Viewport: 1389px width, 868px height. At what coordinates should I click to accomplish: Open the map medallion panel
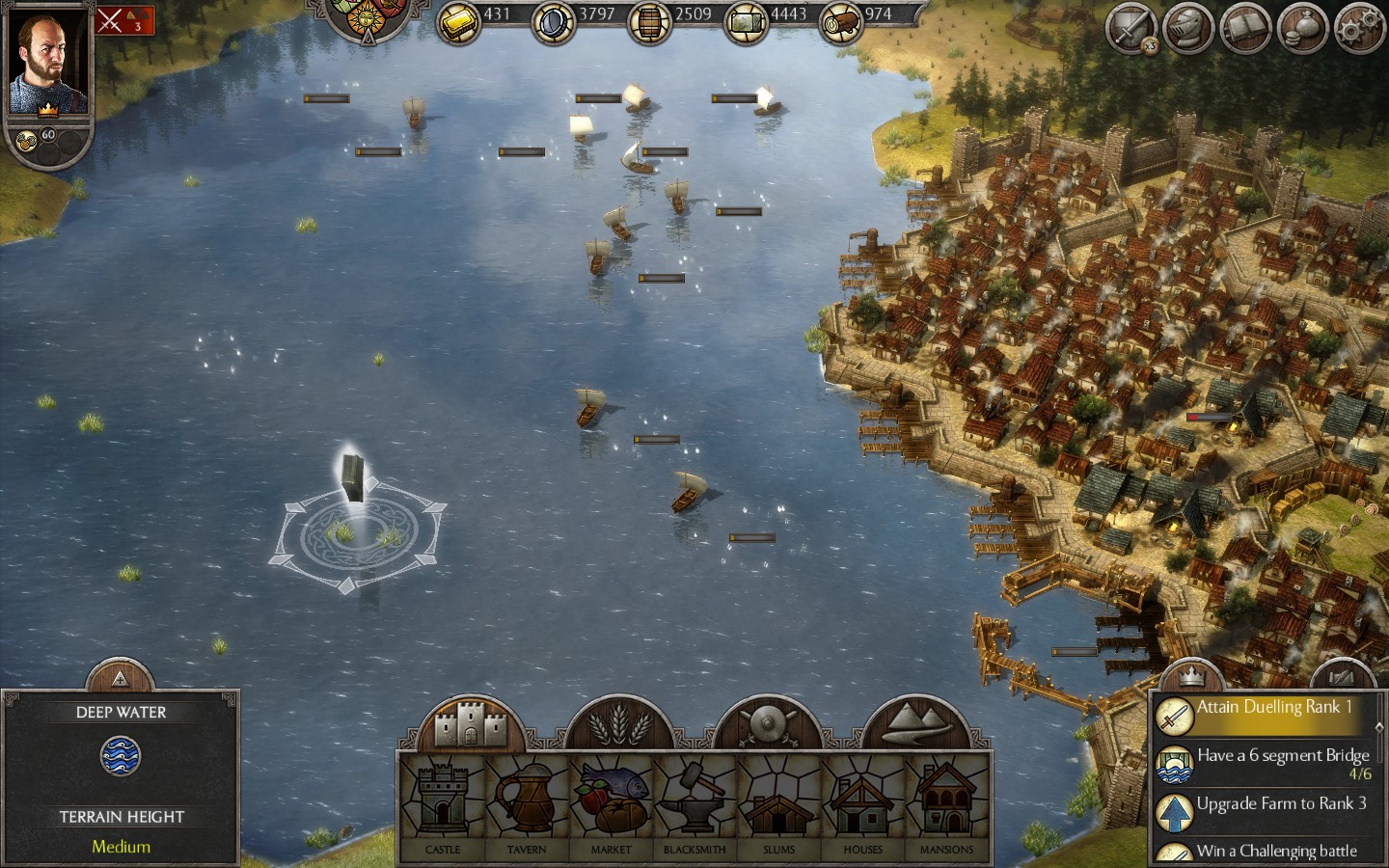click(x=1341, y=675)
